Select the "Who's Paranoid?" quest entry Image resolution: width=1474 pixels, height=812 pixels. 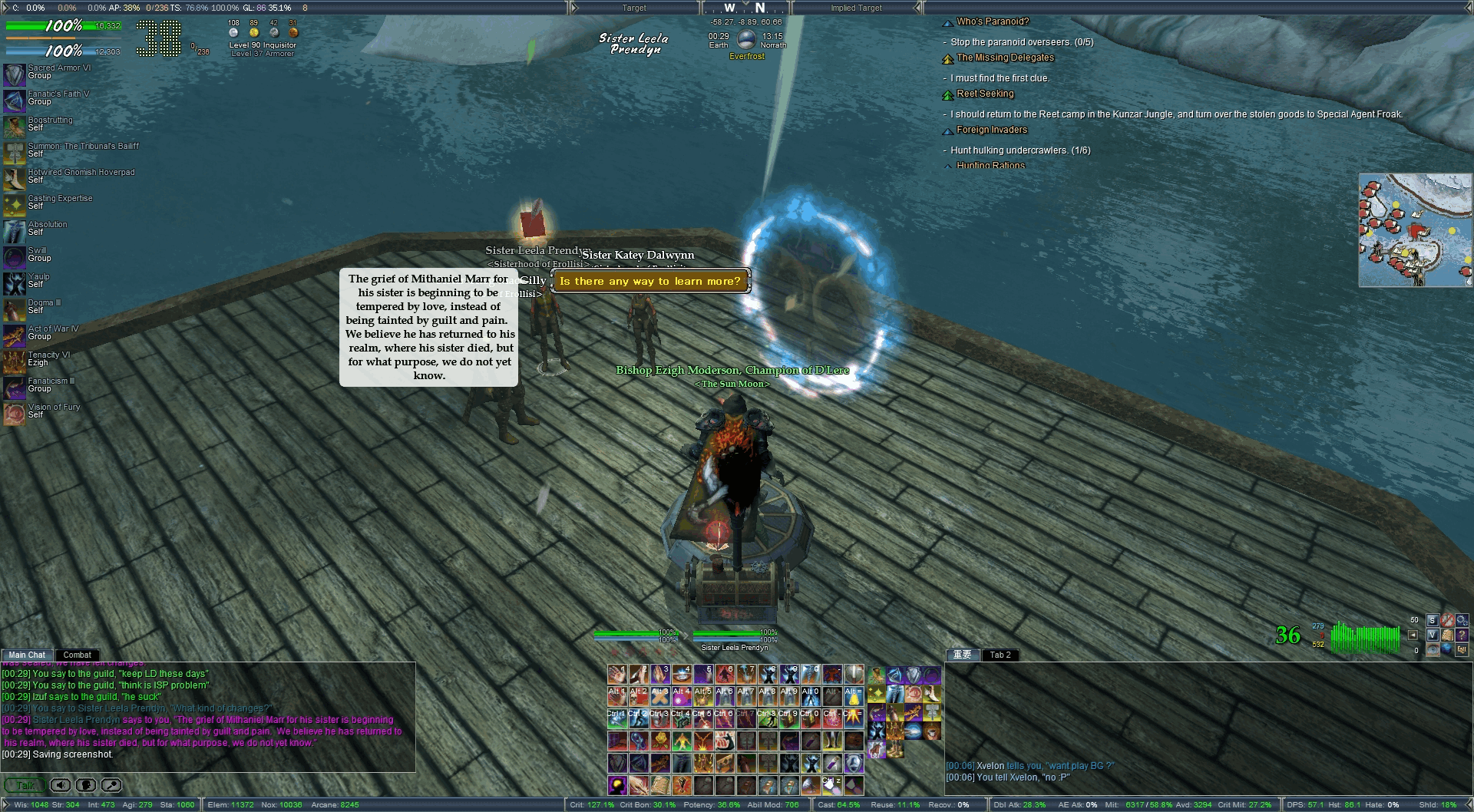pyautogui.click(x=992, y=21)
